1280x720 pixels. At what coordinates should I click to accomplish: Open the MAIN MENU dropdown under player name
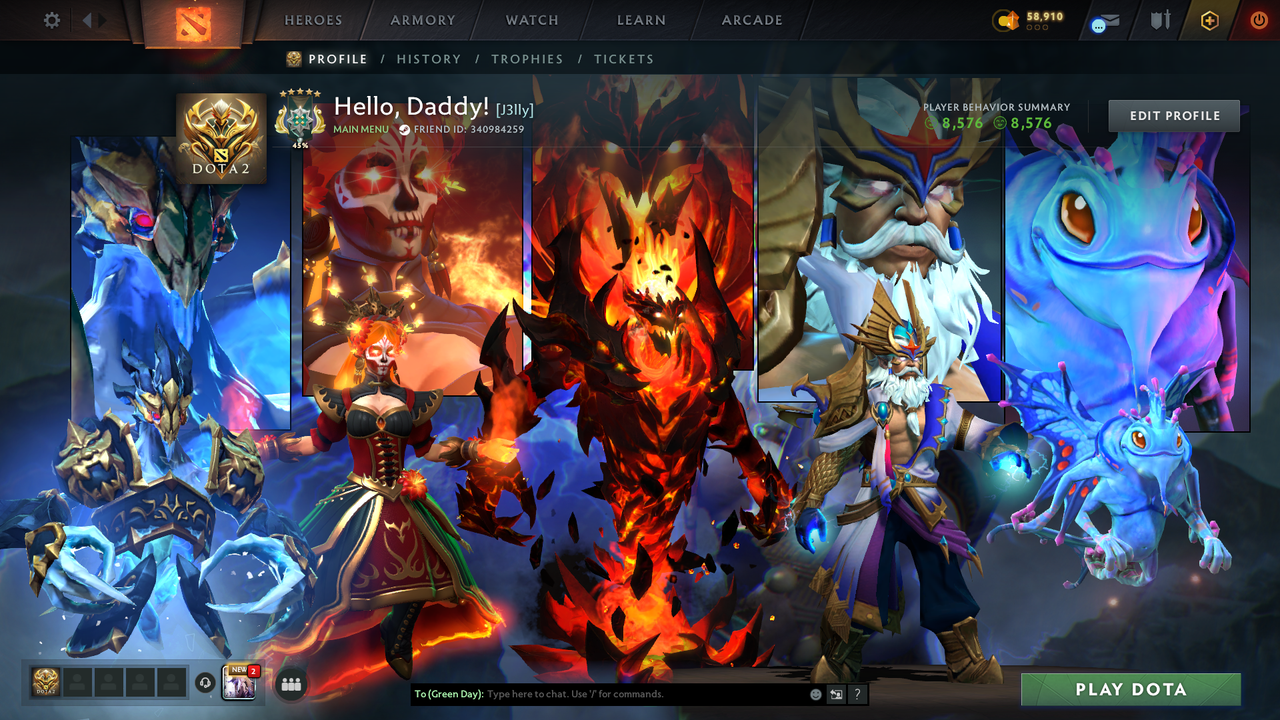pyautogui.click(x=360, y=129)
